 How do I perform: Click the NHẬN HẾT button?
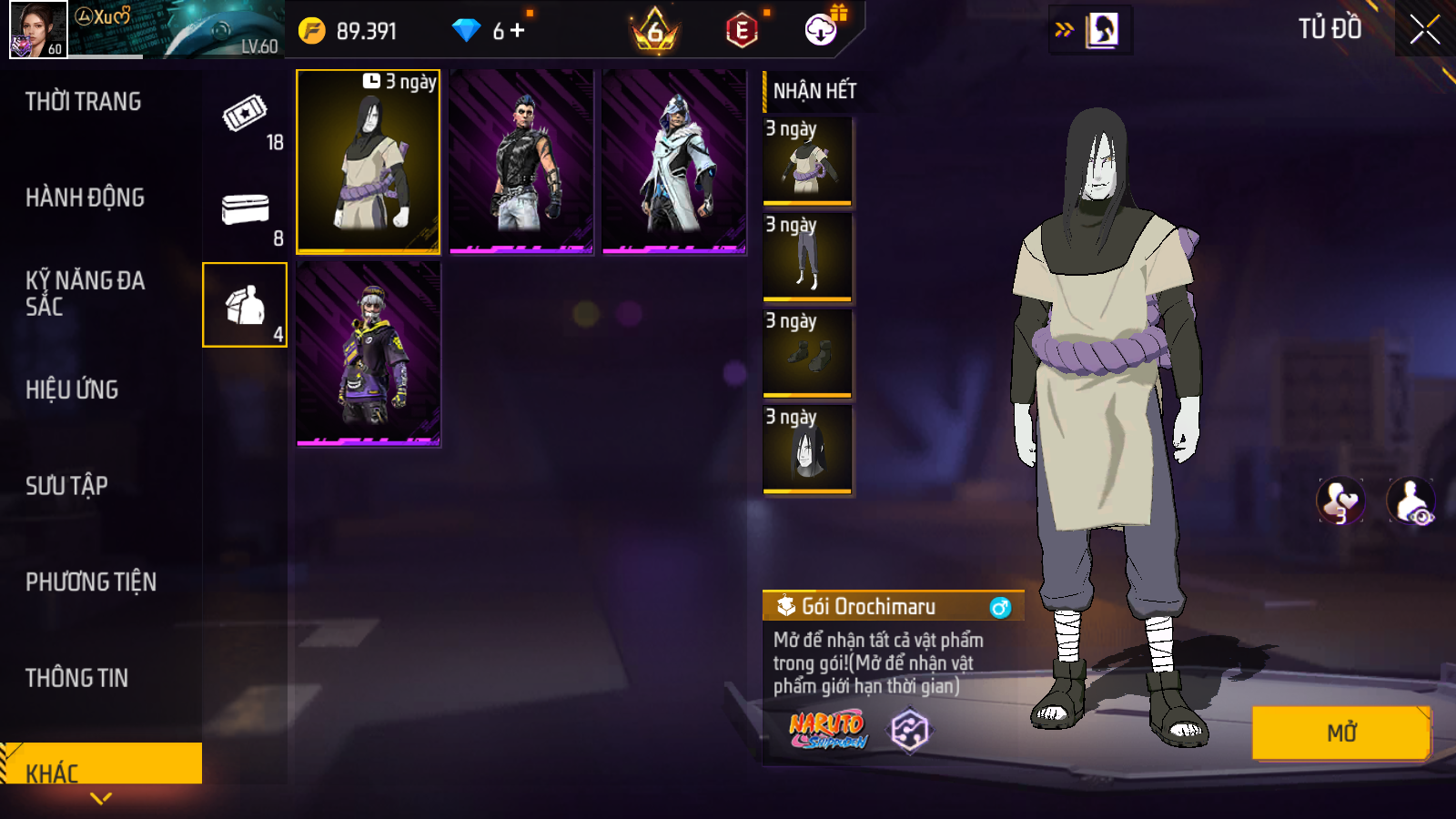[814, 91]
